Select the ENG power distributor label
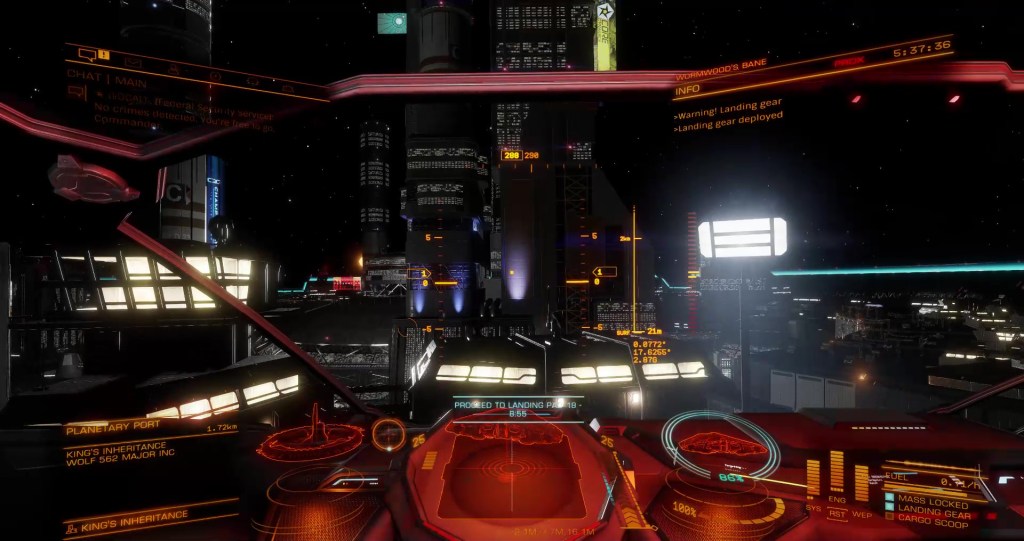 [836, 500]
